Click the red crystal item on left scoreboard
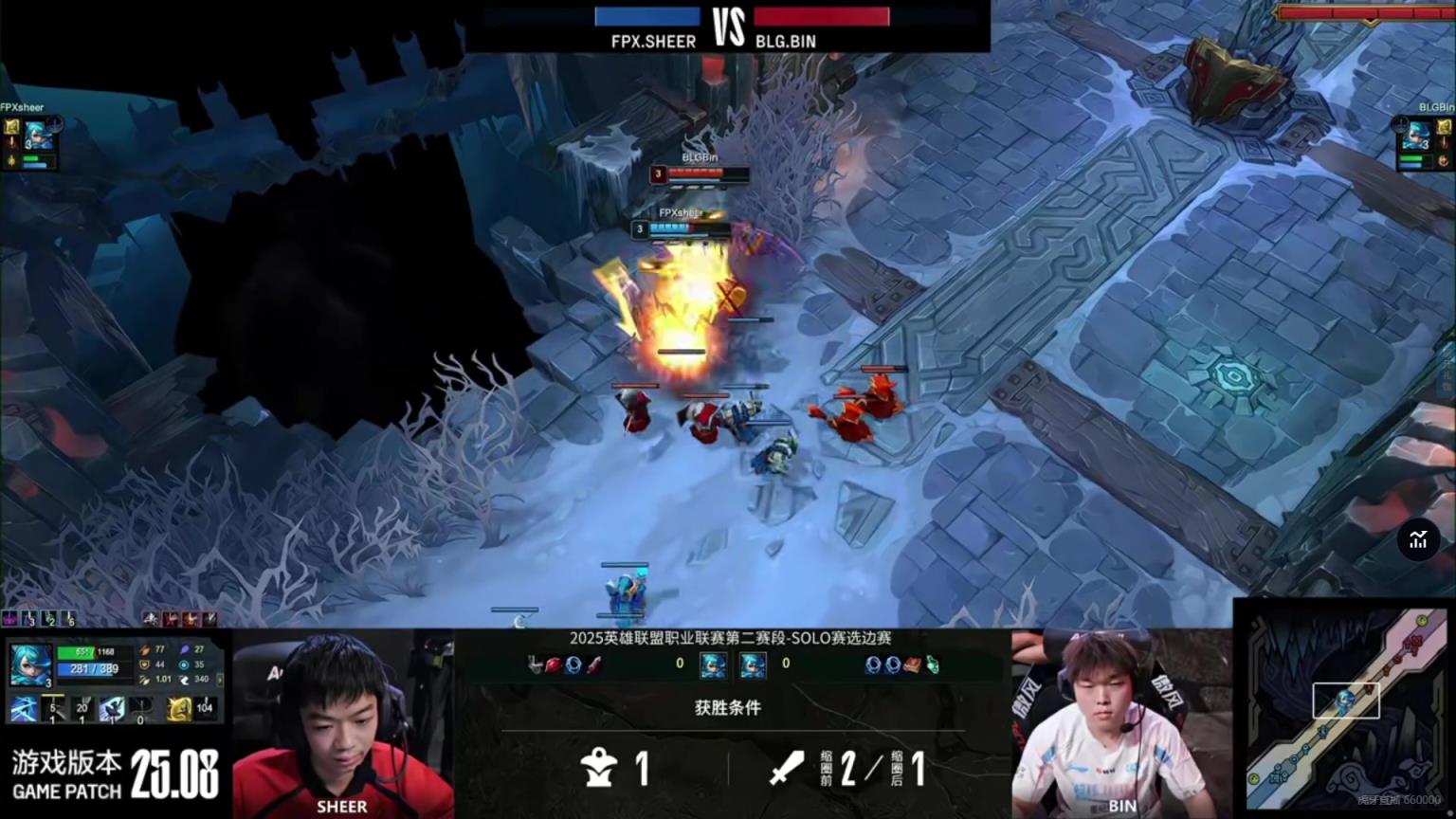 pos(554,664)
